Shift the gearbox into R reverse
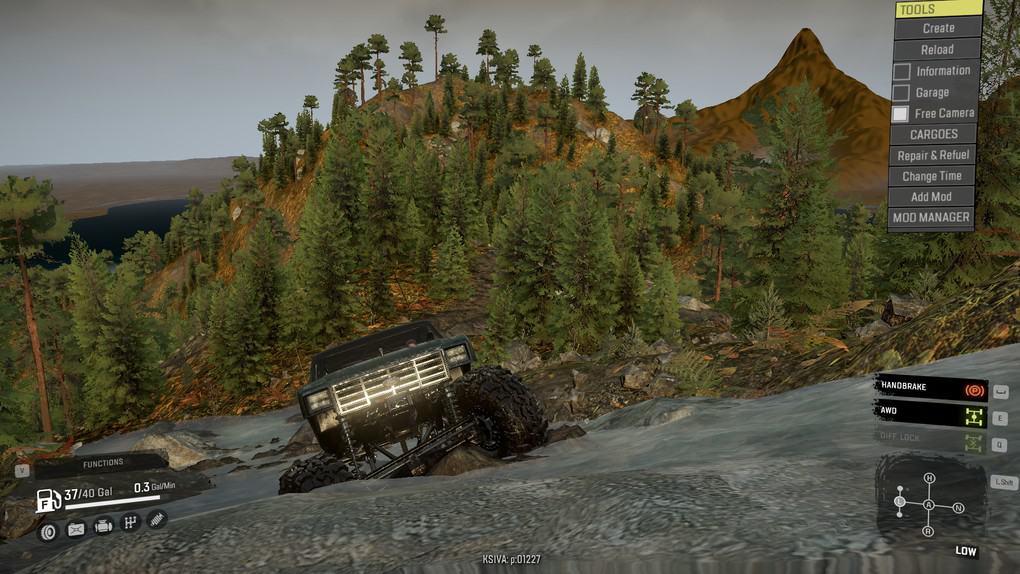 [929, 531]
